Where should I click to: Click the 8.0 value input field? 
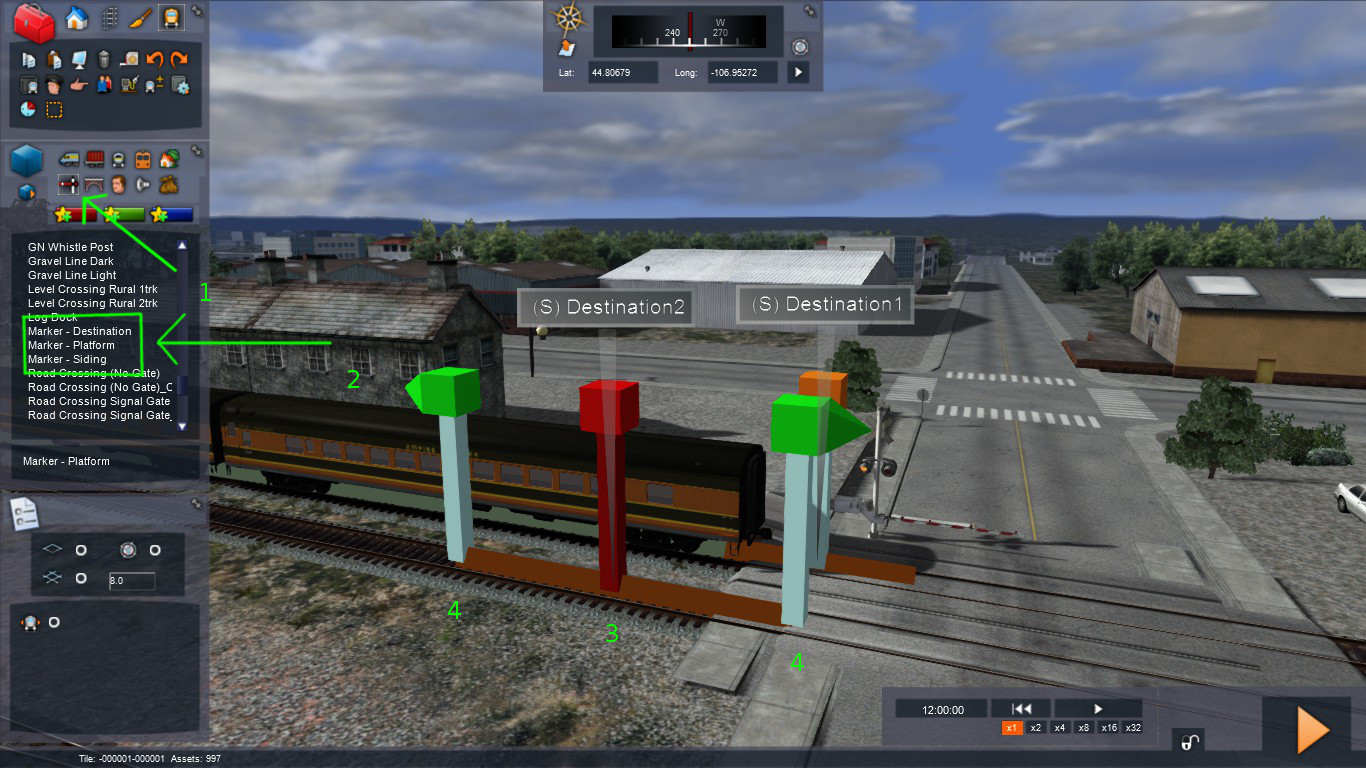point(131,581)
